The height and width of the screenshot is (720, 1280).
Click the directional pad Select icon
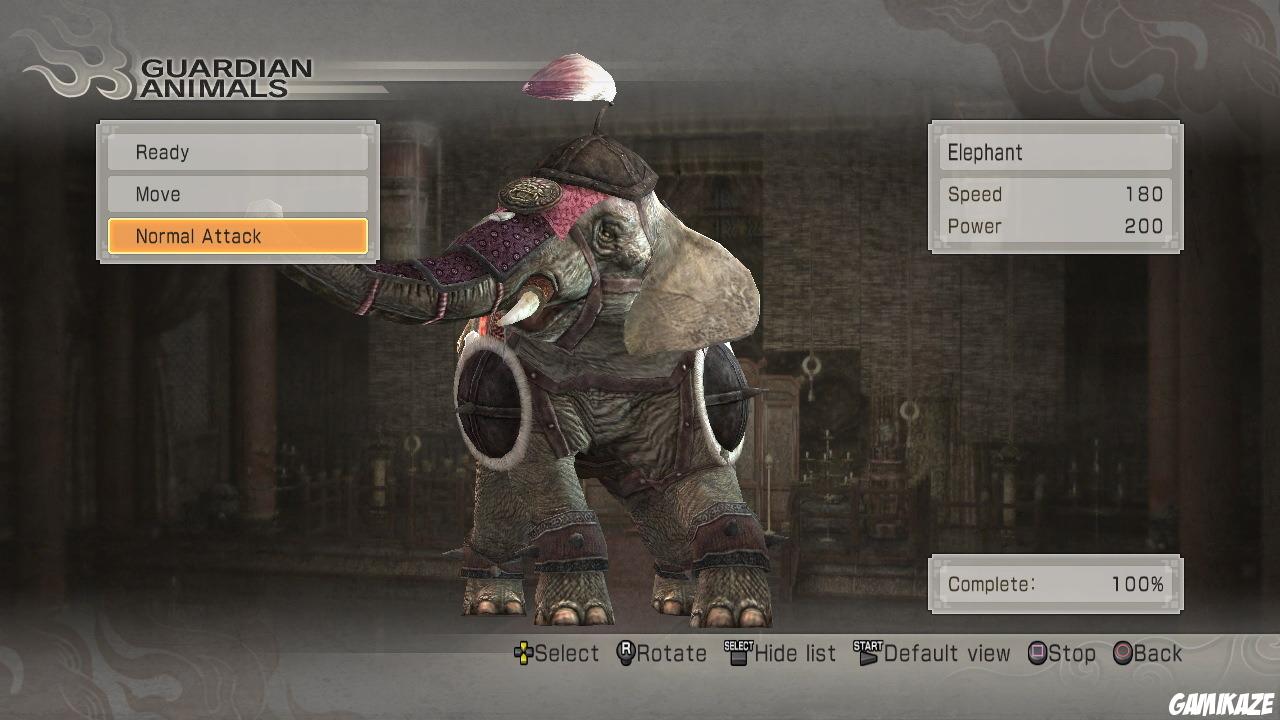pos(525,653)
